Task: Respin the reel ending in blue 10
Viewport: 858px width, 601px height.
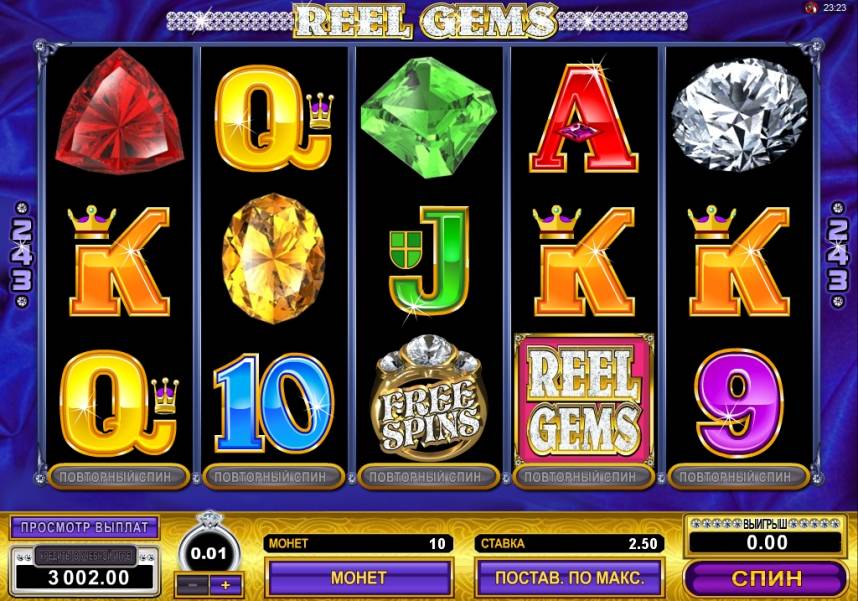Action: (x=274, y=476)
